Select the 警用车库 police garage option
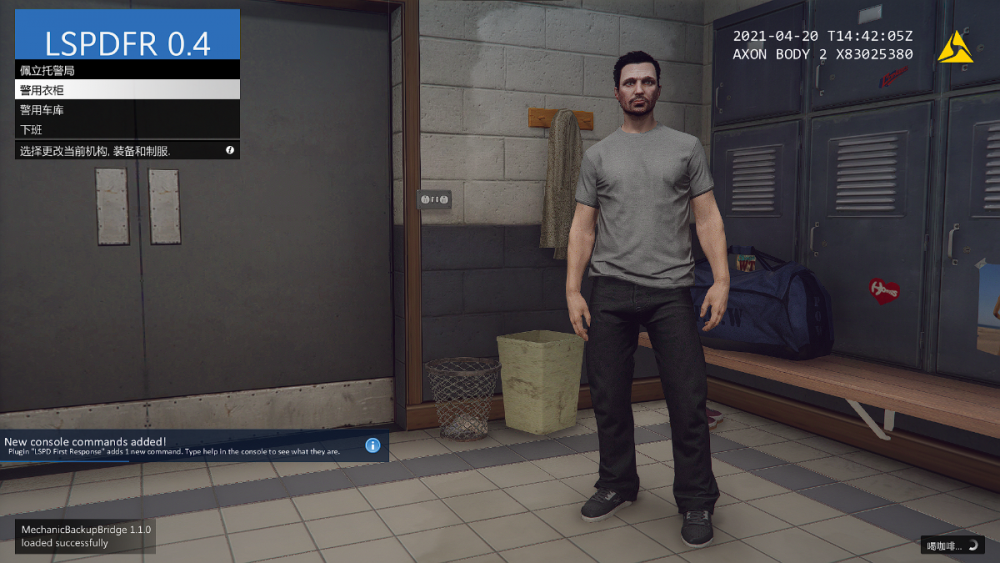The image size is (1000, 563). pyautogui.click(x=127, y=110)
